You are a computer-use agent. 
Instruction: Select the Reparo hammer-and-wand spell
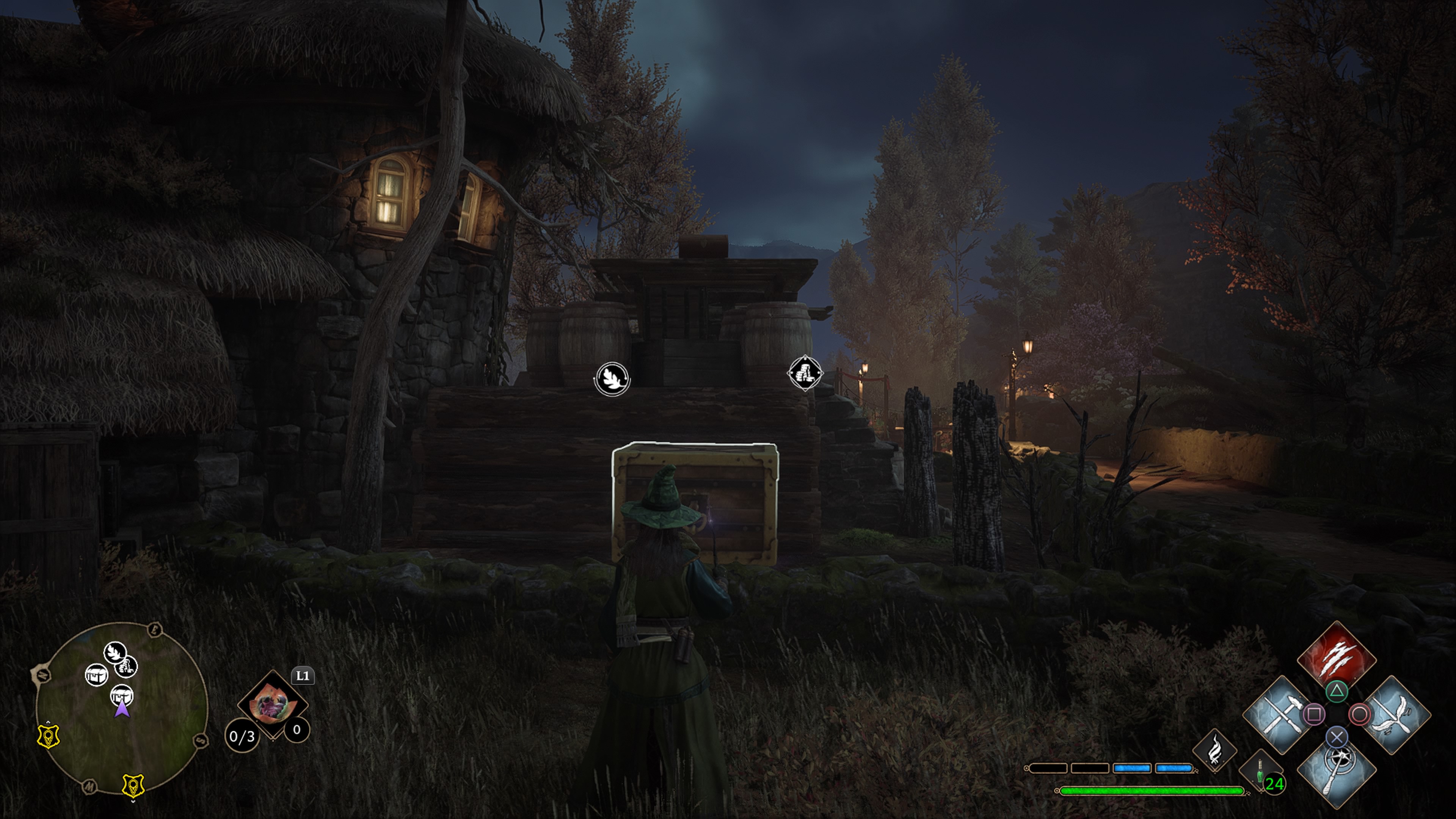1280,714
